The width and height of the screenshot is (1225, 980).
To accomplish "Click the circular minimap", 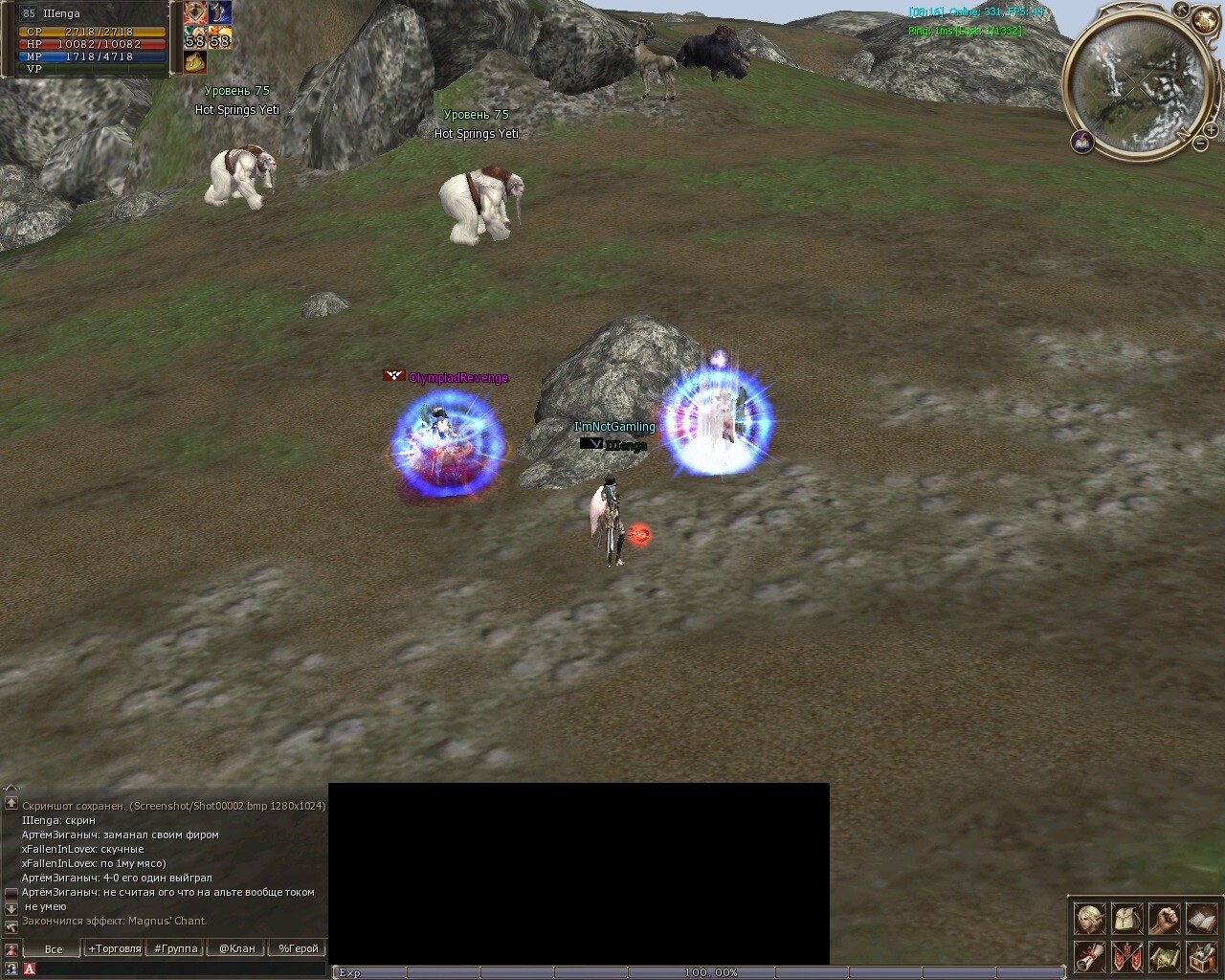I will [x=1138, y=84].
